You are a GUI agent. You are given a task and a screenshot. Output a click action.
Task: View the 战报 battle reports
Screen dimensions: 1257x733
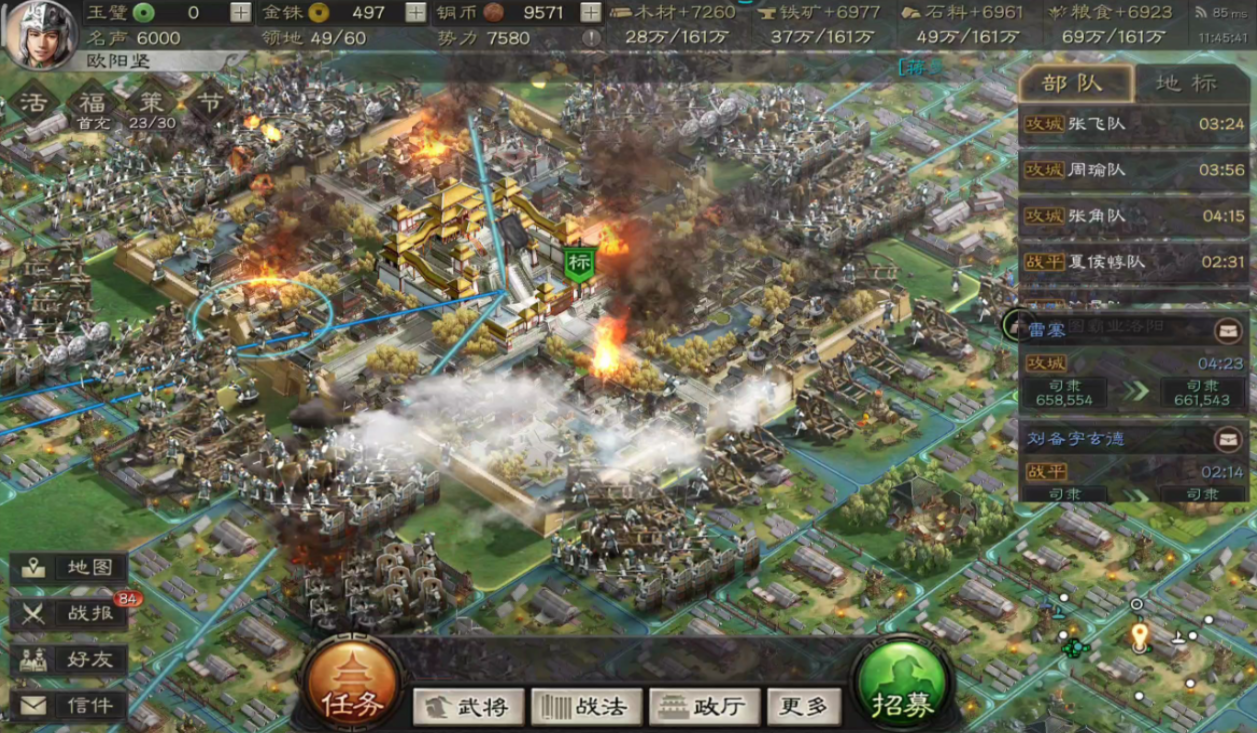70,614
